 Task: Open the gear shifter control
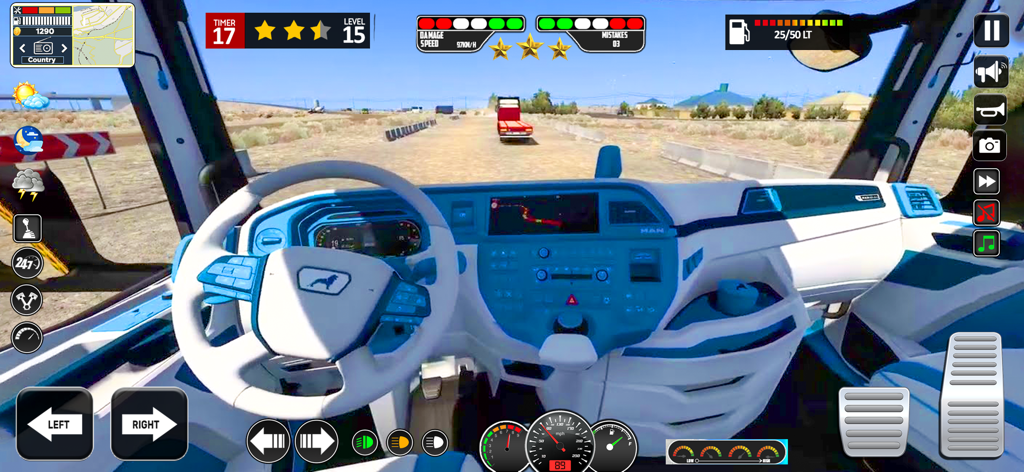tap(27, 228)
